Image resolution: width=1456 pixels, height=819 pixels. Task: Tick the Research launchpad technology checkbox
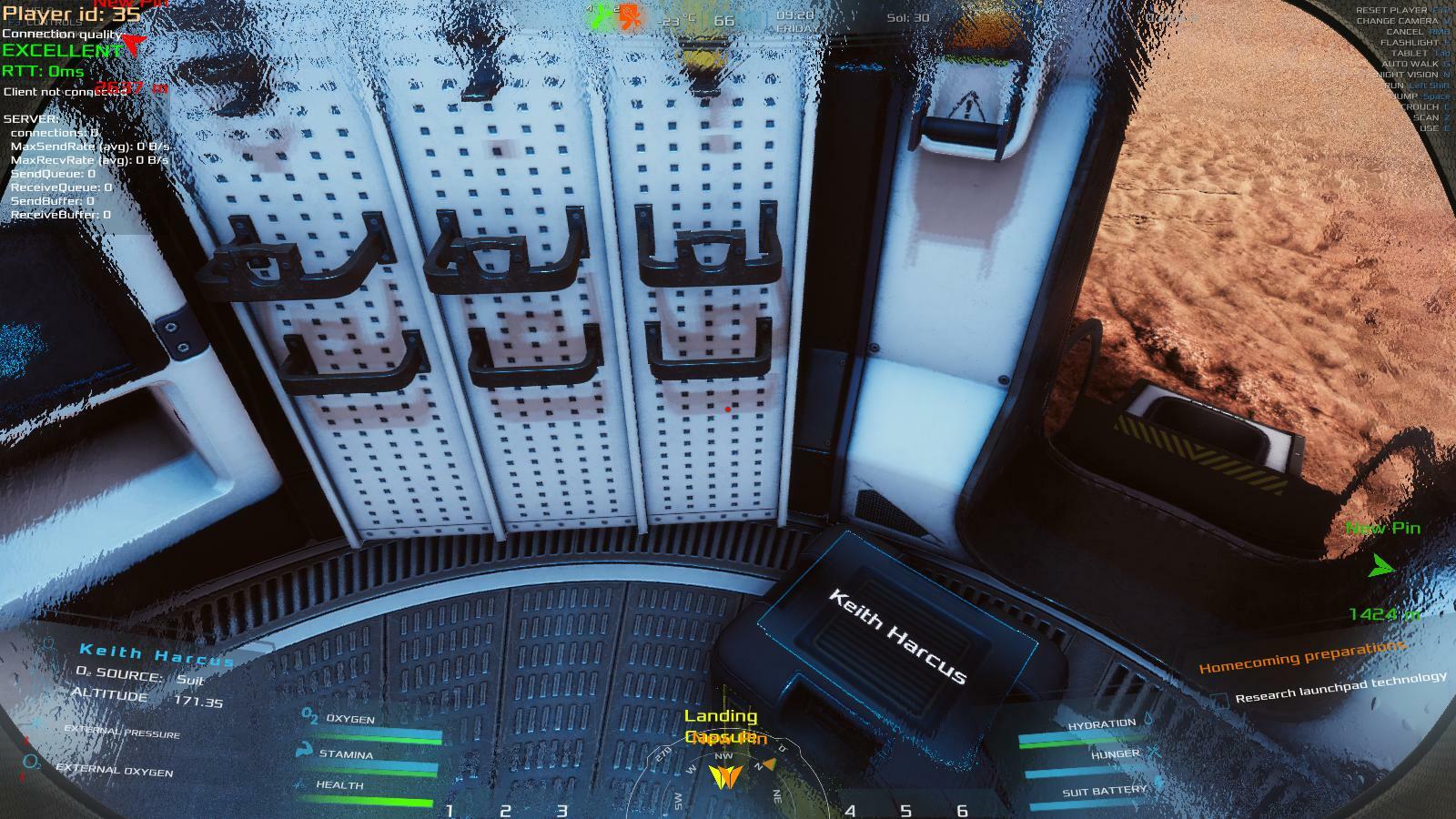[x=1220, y=700]
